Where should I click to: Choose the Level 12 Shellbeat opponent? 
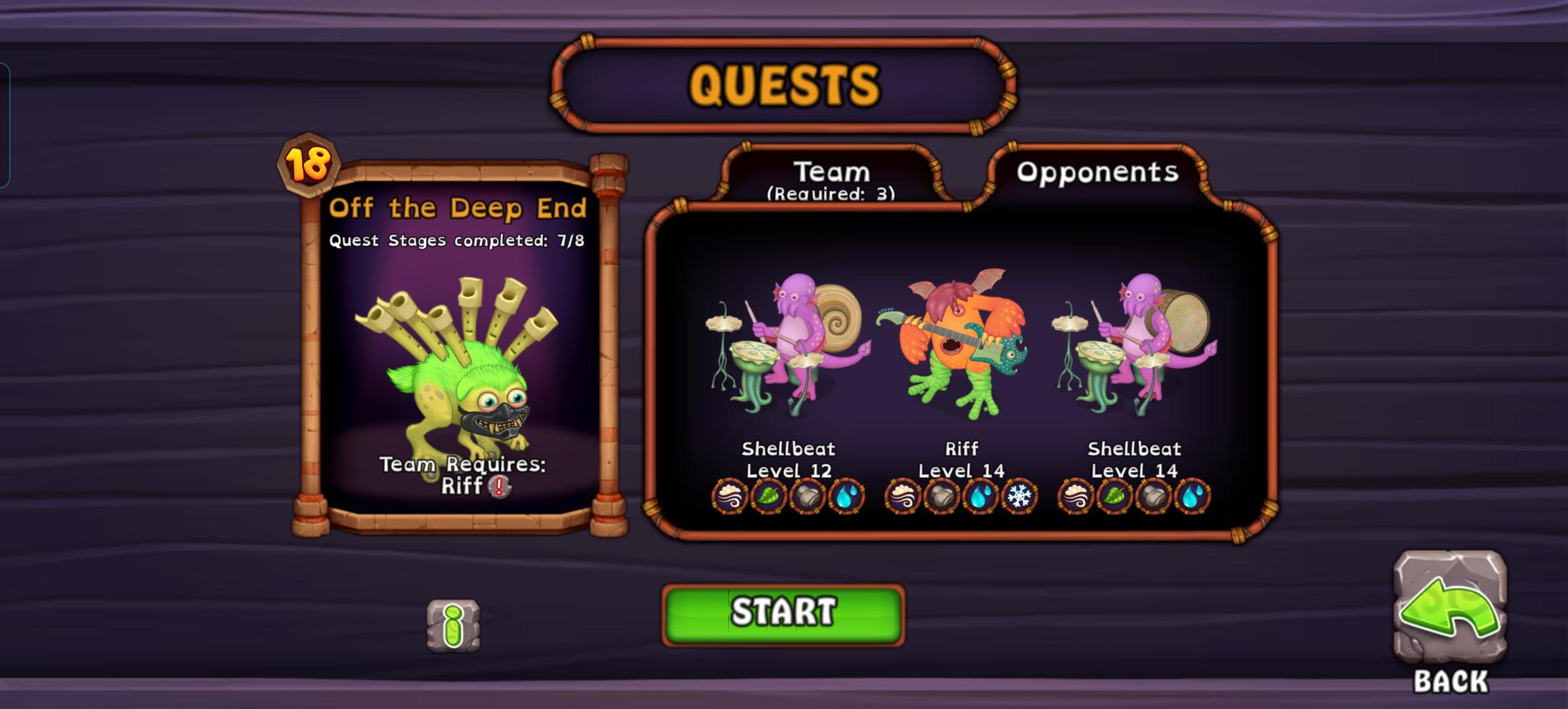click(787, 345)
